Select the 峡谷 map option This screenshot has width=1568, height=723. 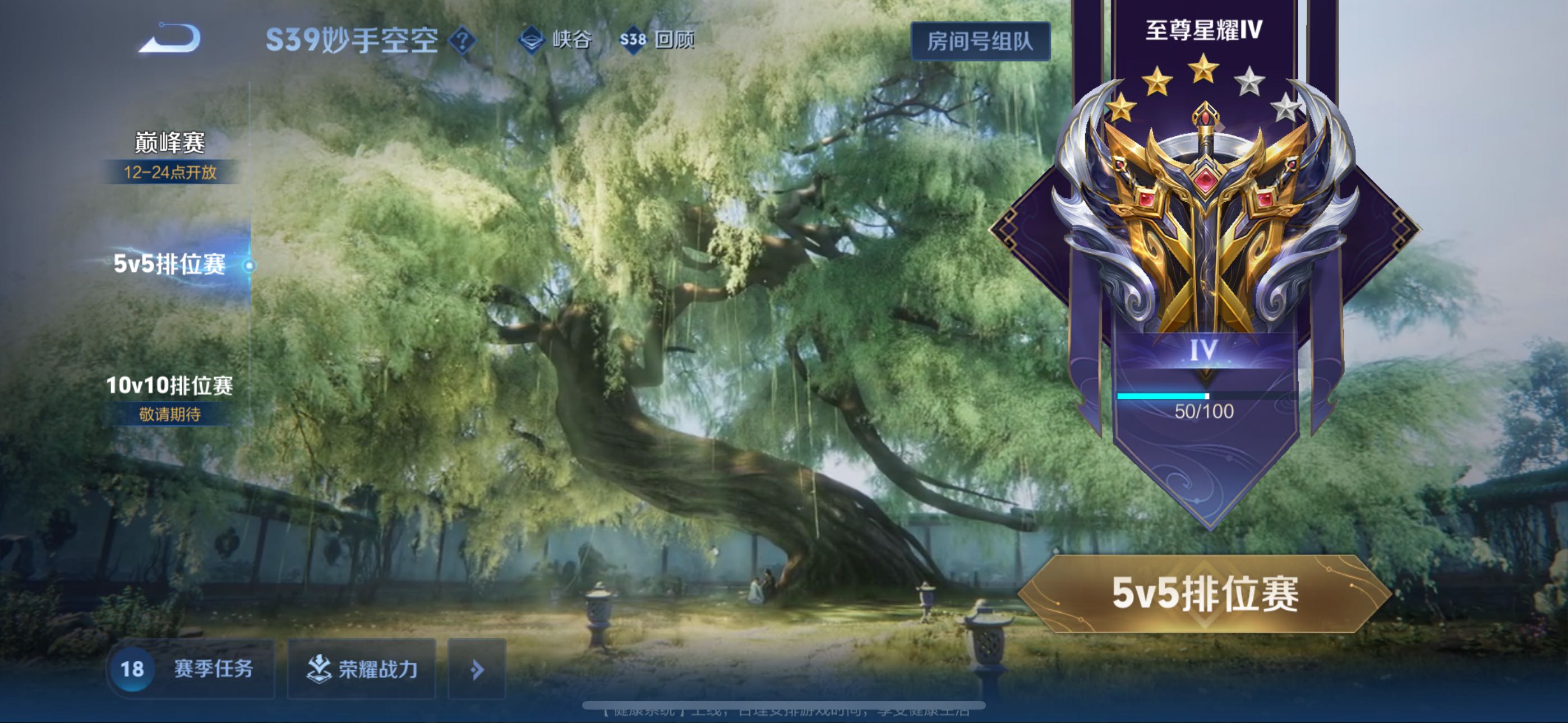coord(555,40)
